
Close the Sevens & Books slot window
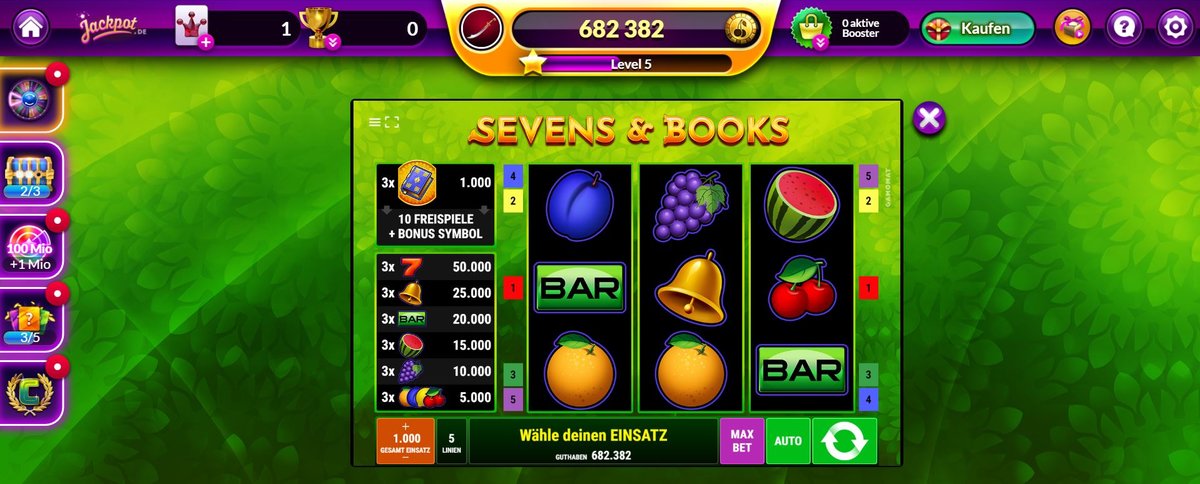[x=929, y=119]
